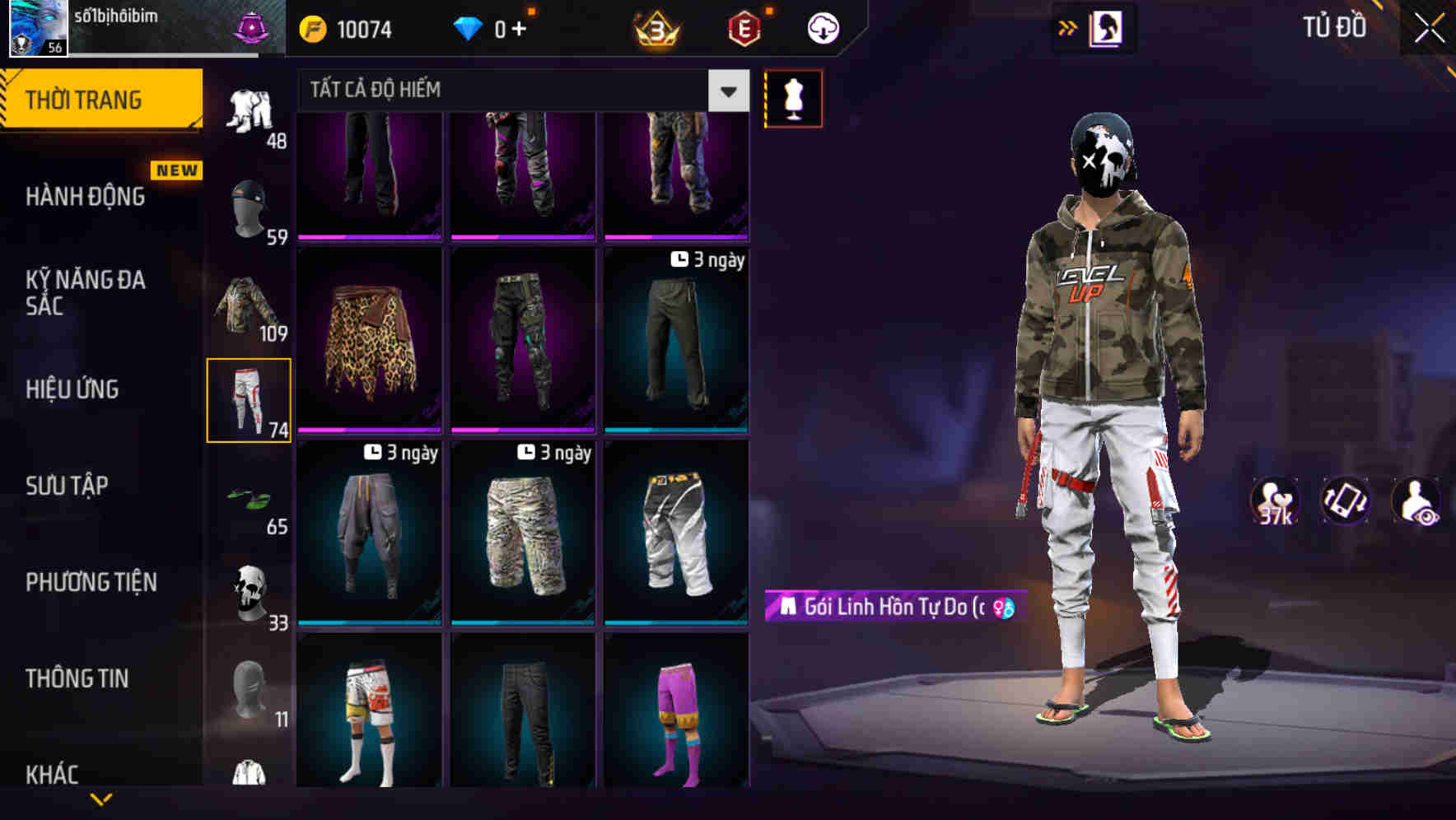The width and height of the screenshot is (1456, 820).
Task: Click the cloud download icon
Action: tap(821, 27)
